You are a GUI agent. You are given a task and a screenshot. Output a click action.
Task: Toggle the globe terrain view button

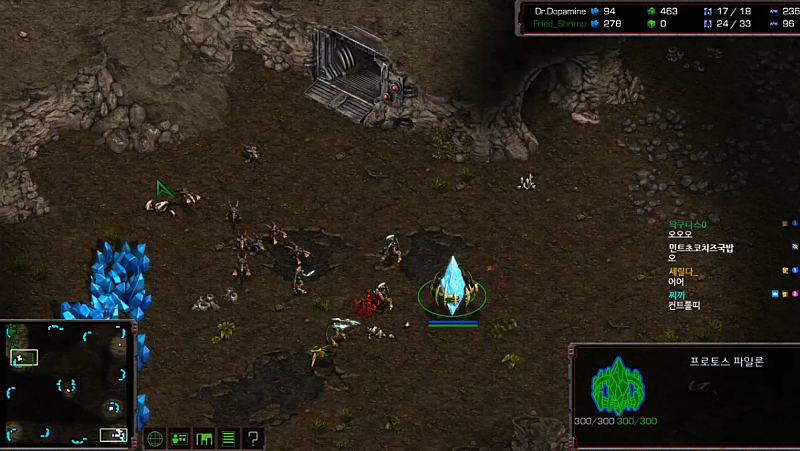click(x=155, y=438)
